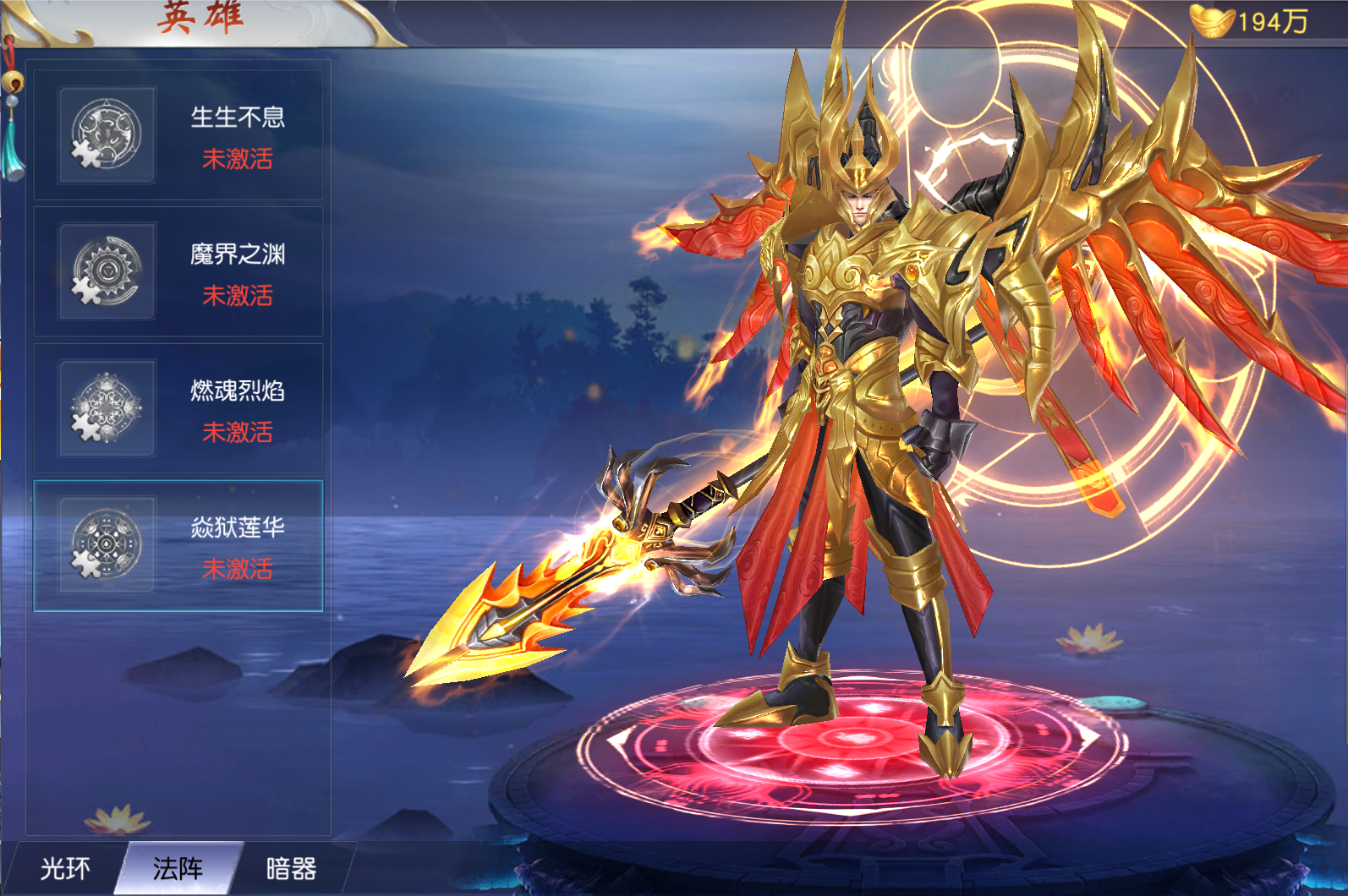Open the 法阵 tab
Viewport: 1348px width, 896px height.
tap(178, 868)
